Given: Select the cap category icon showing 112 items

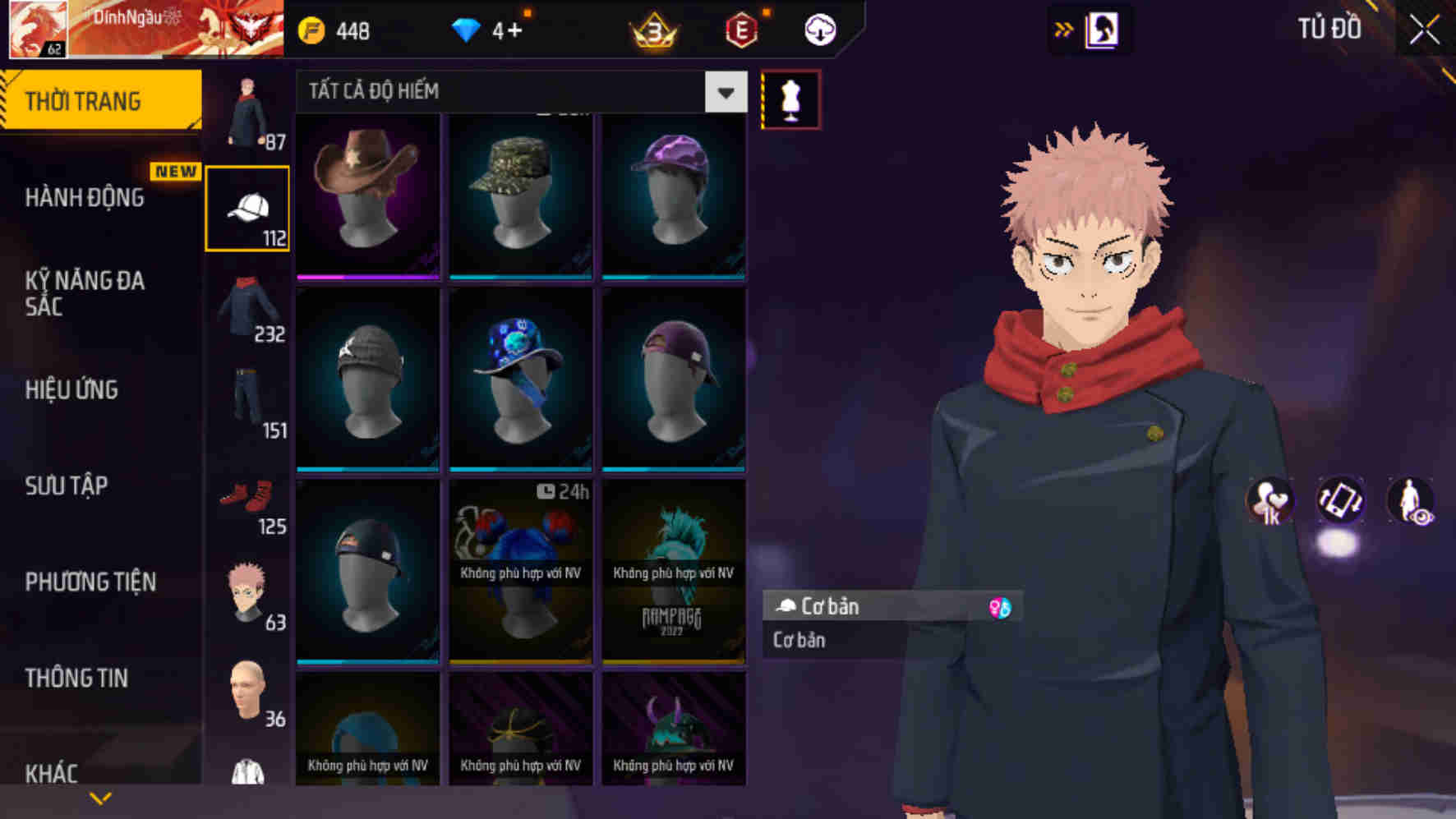Looking at the screenshot, I should pos(248,205).
